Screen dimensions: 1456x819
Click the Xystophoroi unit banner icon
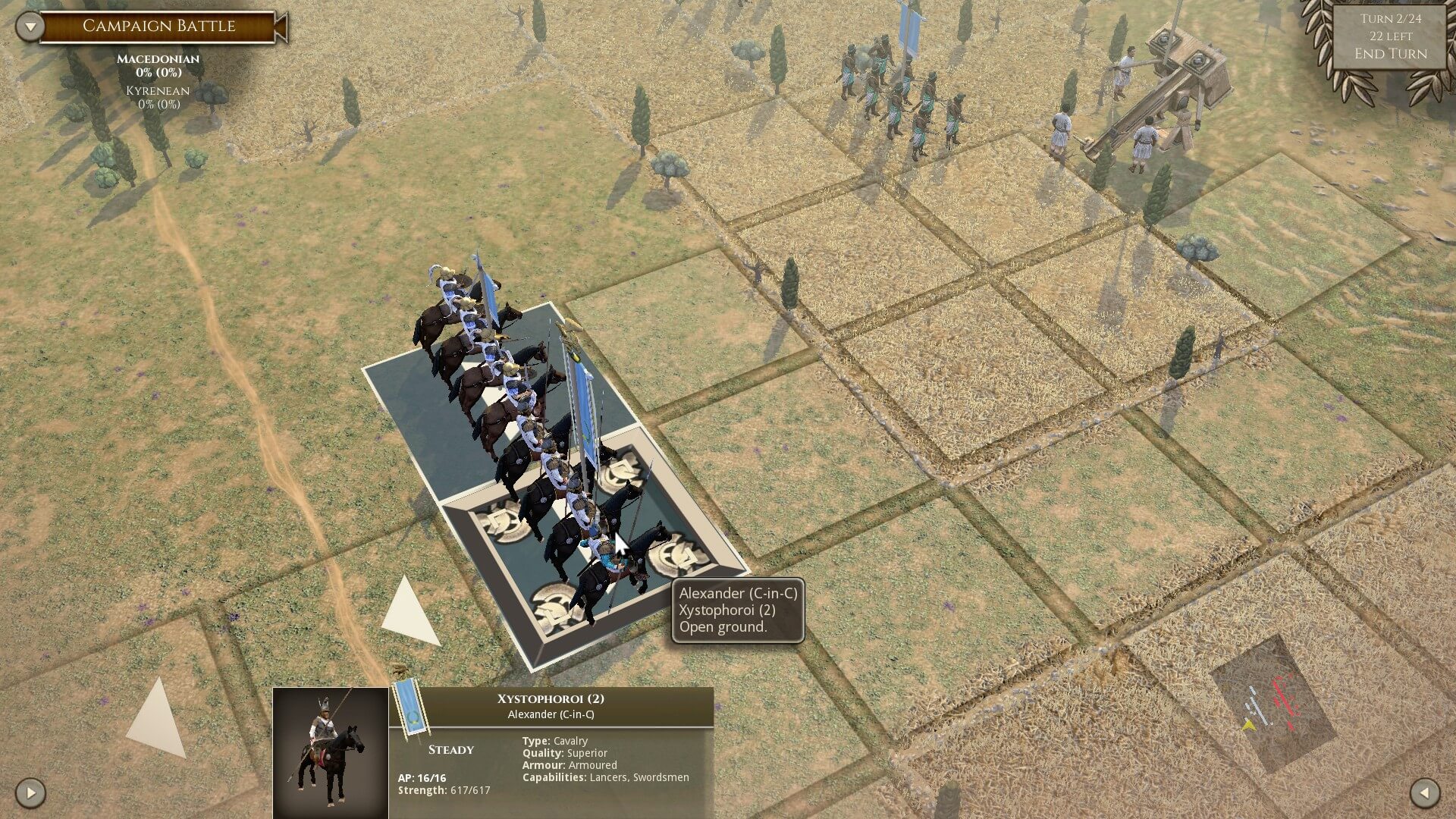pyautogui.click(x=412, y=709)
